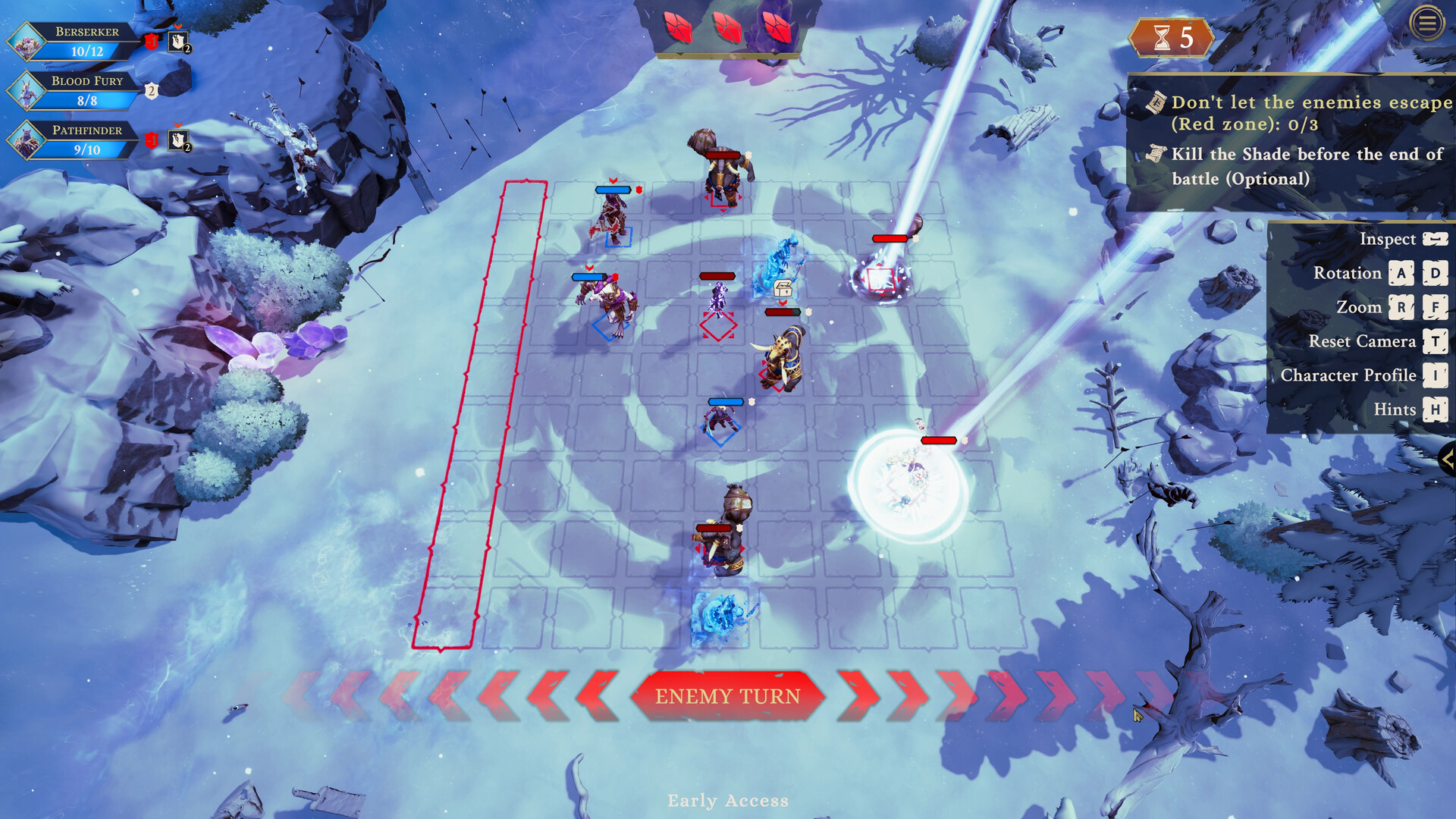The image size is (1456, 819).
Task: Click the ENEMY TURN banner
Action: (x=728, y=695)
